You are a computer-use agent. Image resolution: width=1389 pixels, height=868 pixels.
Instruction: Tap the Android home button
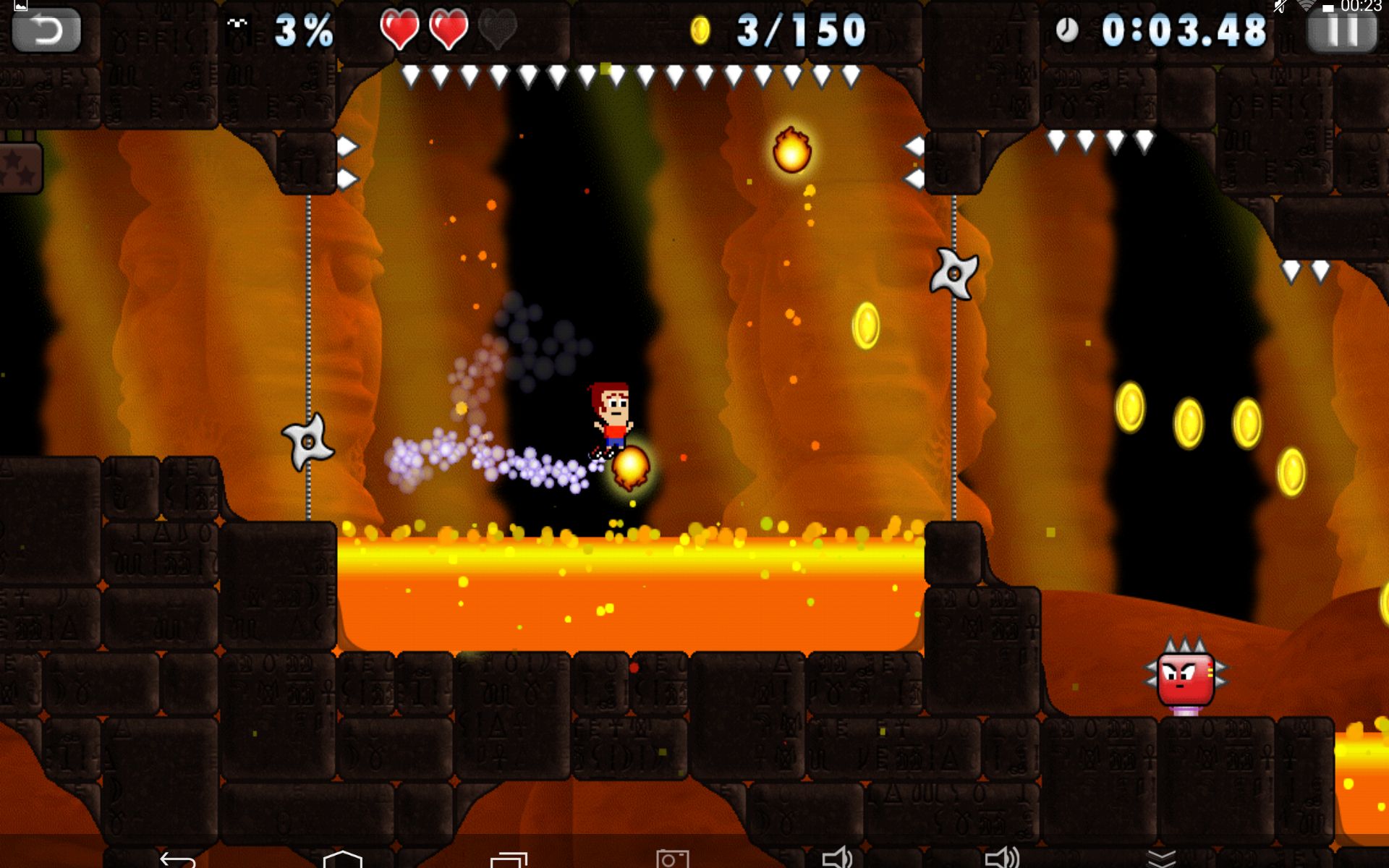pos(342,859)
